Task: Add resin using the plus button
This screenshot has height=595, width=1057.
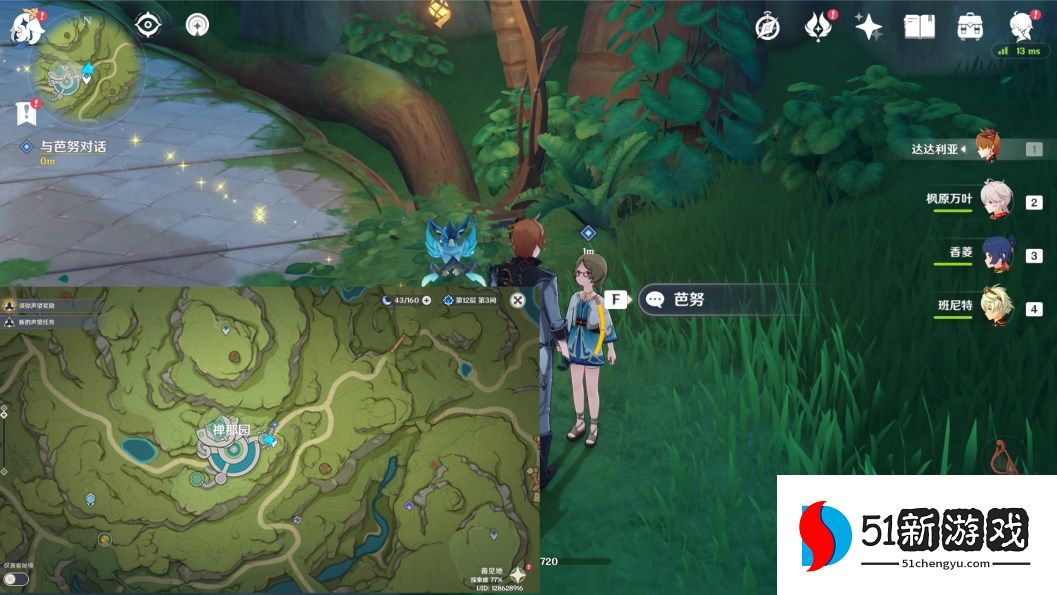Action: coord(427,300)
